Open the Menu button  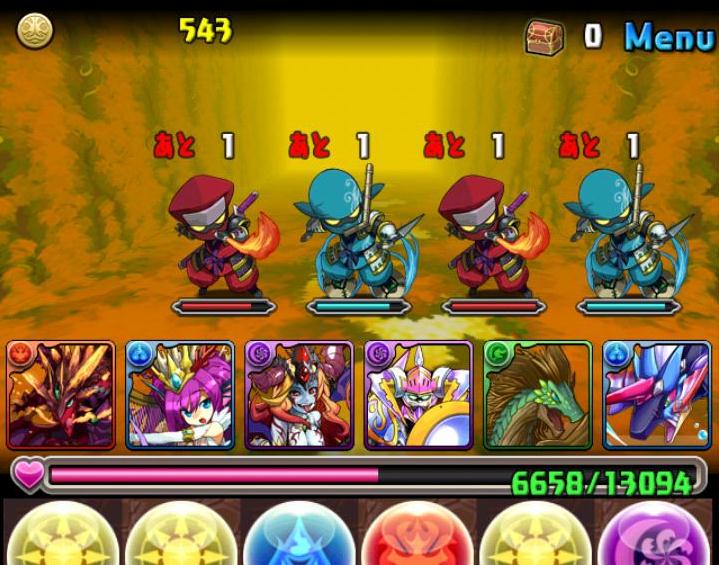tap(669, 36)
